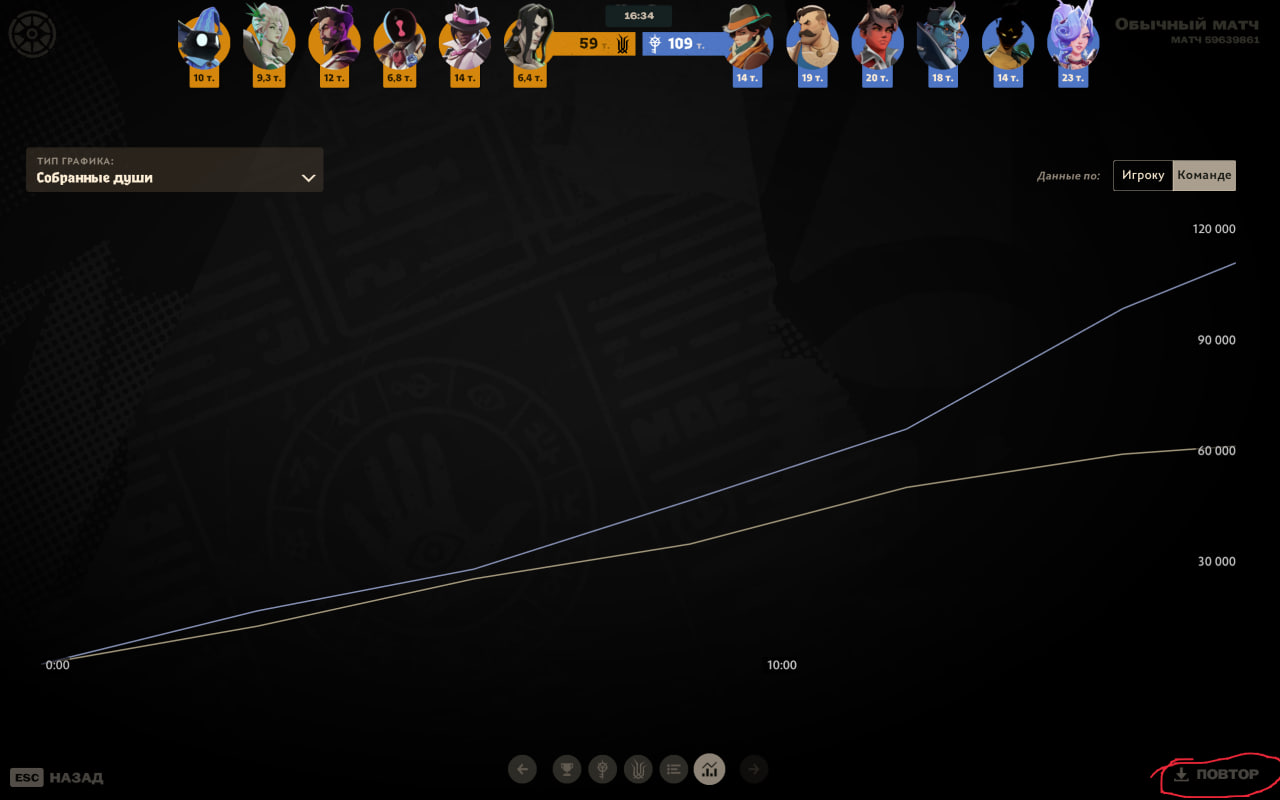Select the stats graph icon

(710, 769)
